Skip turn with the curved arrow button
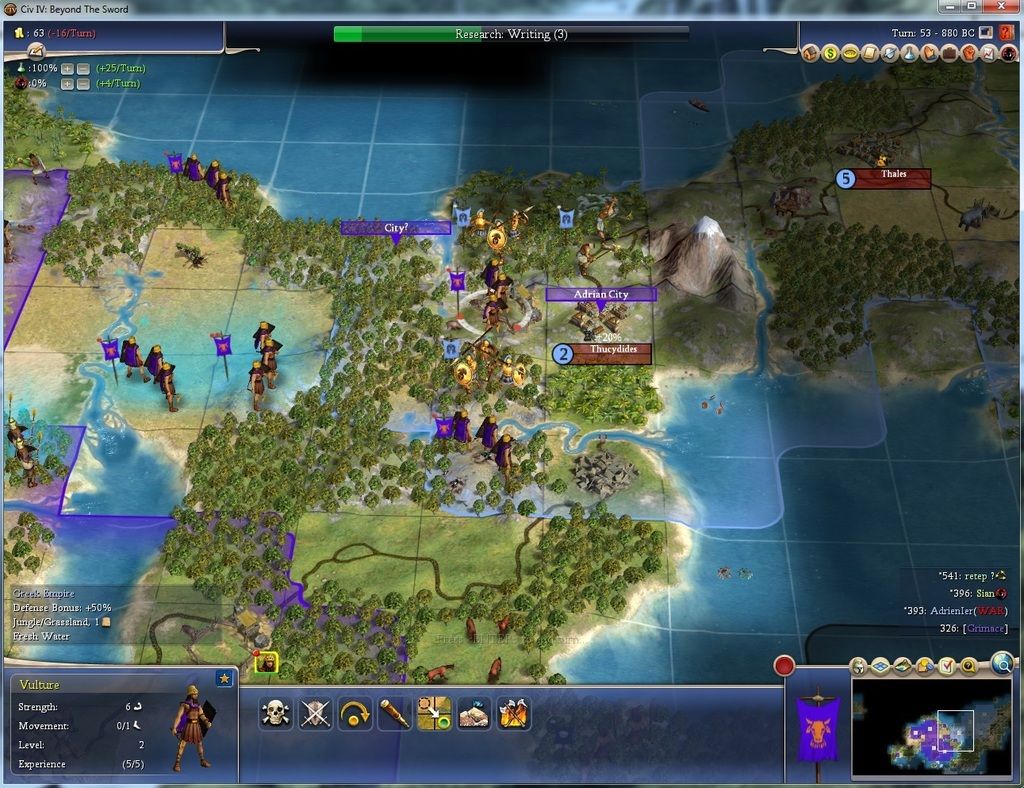Viewport: 1024px width, 788px height. pos(355,713)
